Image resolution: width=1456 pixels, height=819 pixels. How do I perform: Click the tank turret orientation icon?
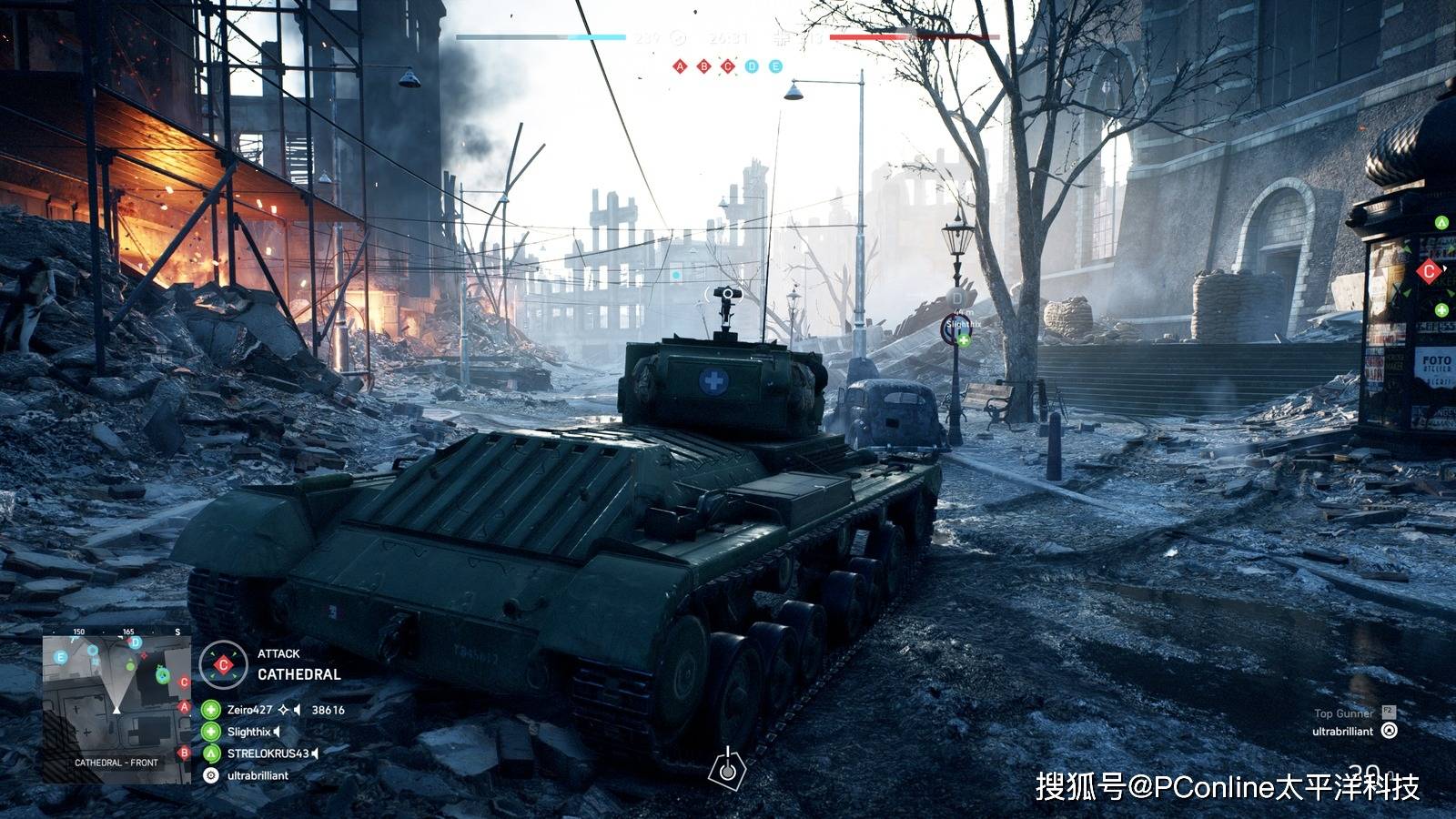coord(727,769)
